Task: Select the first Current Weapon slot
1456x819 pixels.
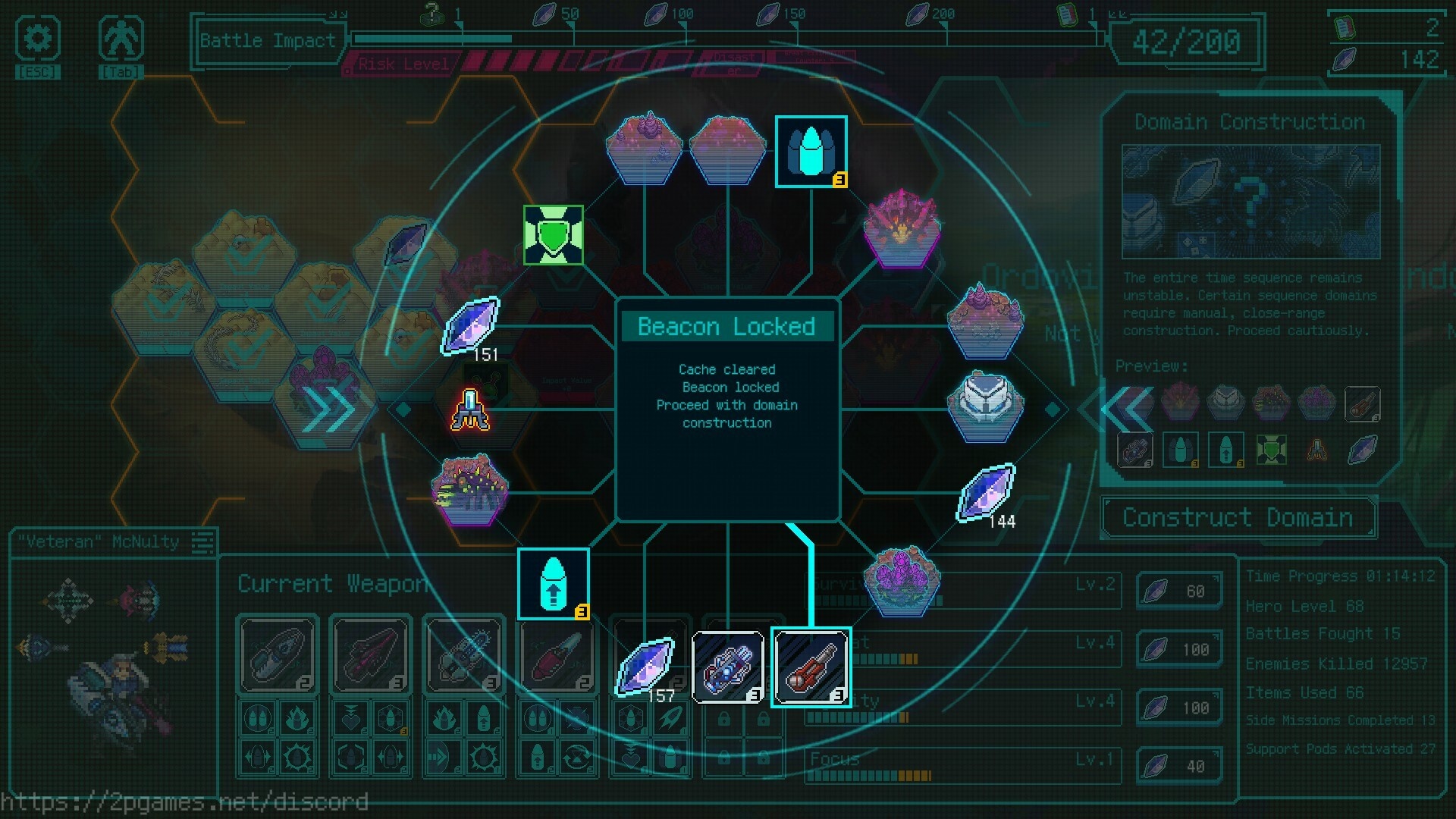Action: tap(278, 654)
